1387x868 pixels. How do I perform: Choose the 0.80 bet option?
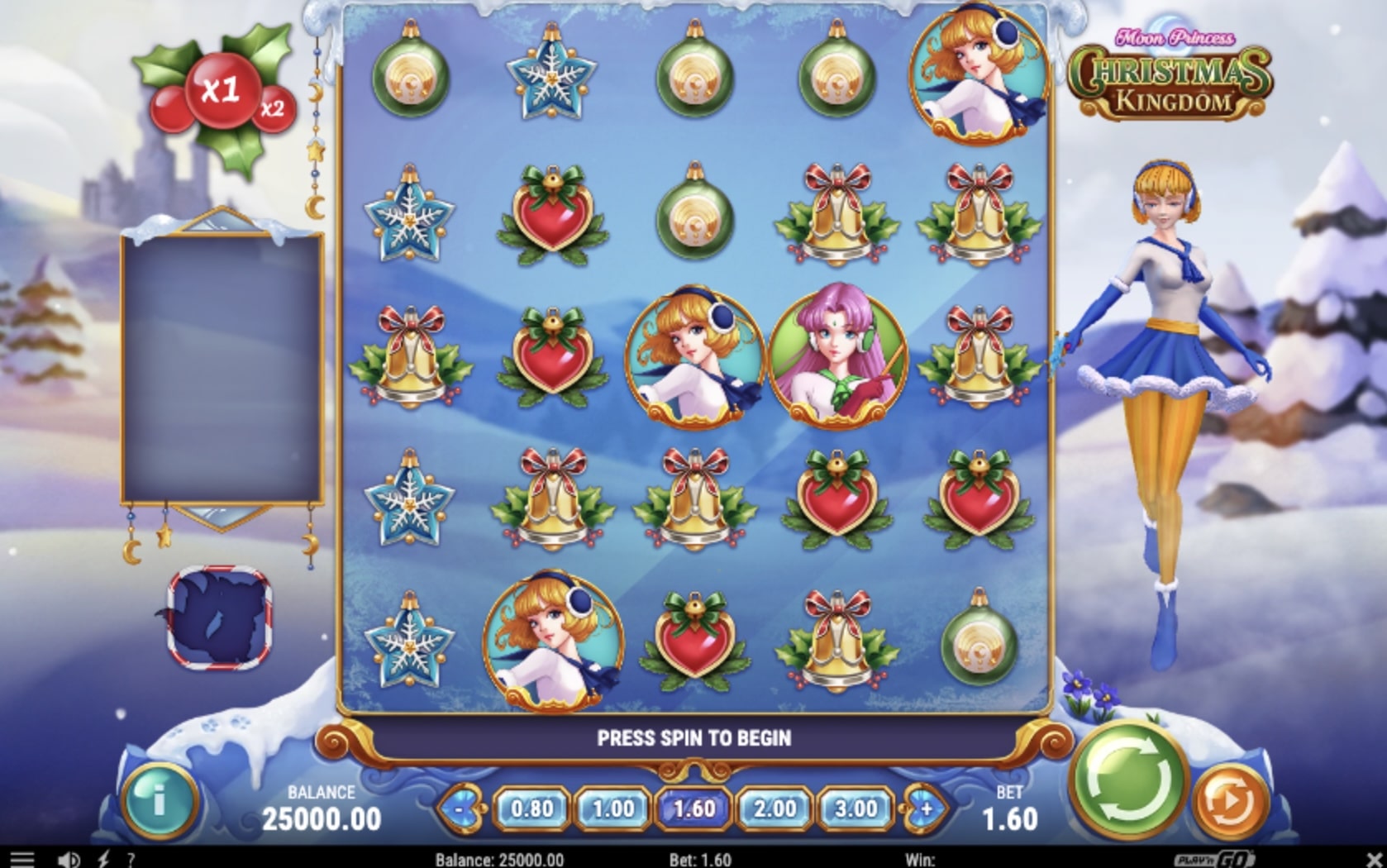click(x=533, y=810)
